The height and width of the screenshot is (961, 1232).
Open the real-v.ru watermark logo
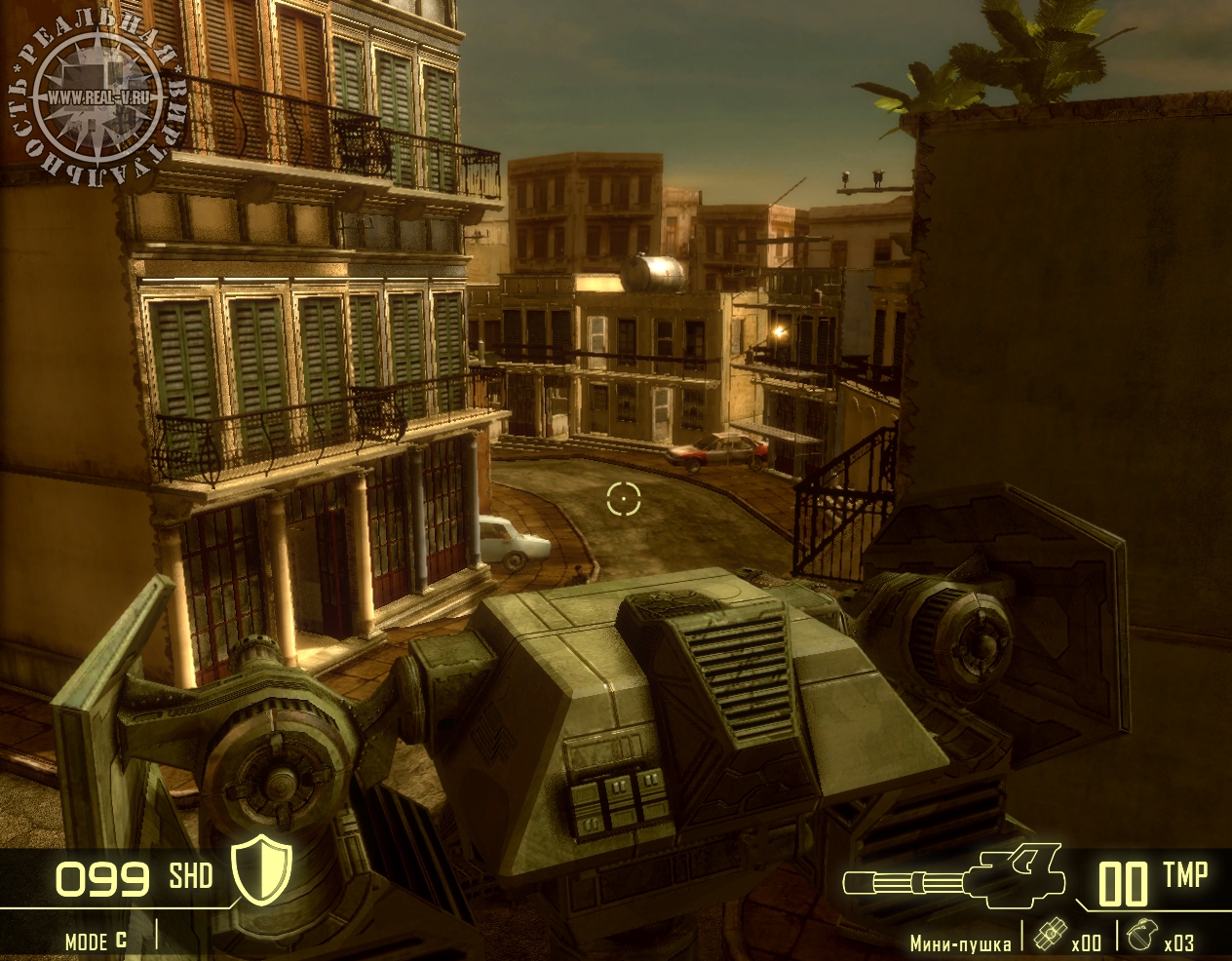coord(99,99)
